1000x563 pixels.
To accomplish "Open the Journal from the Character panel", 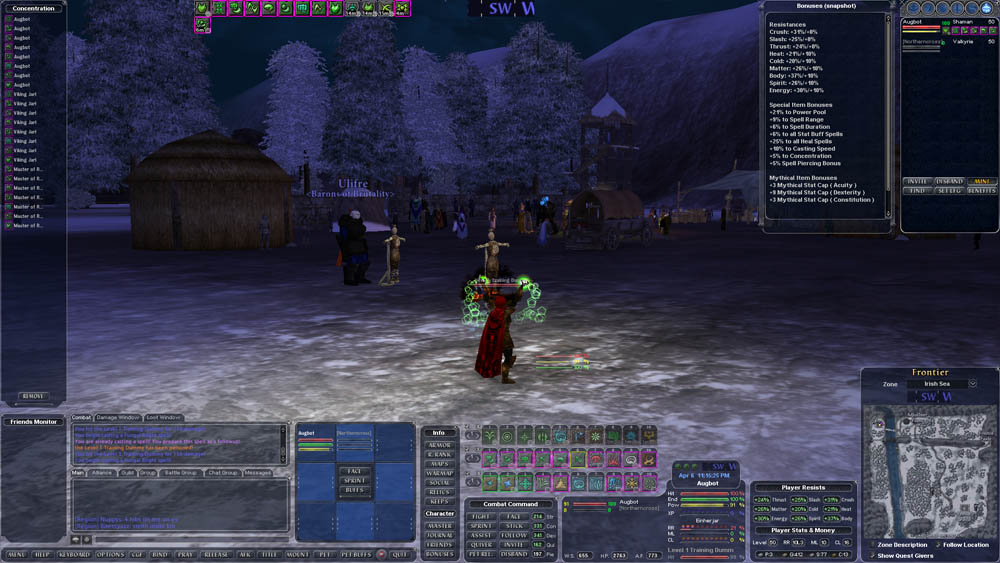I will 439,535.
